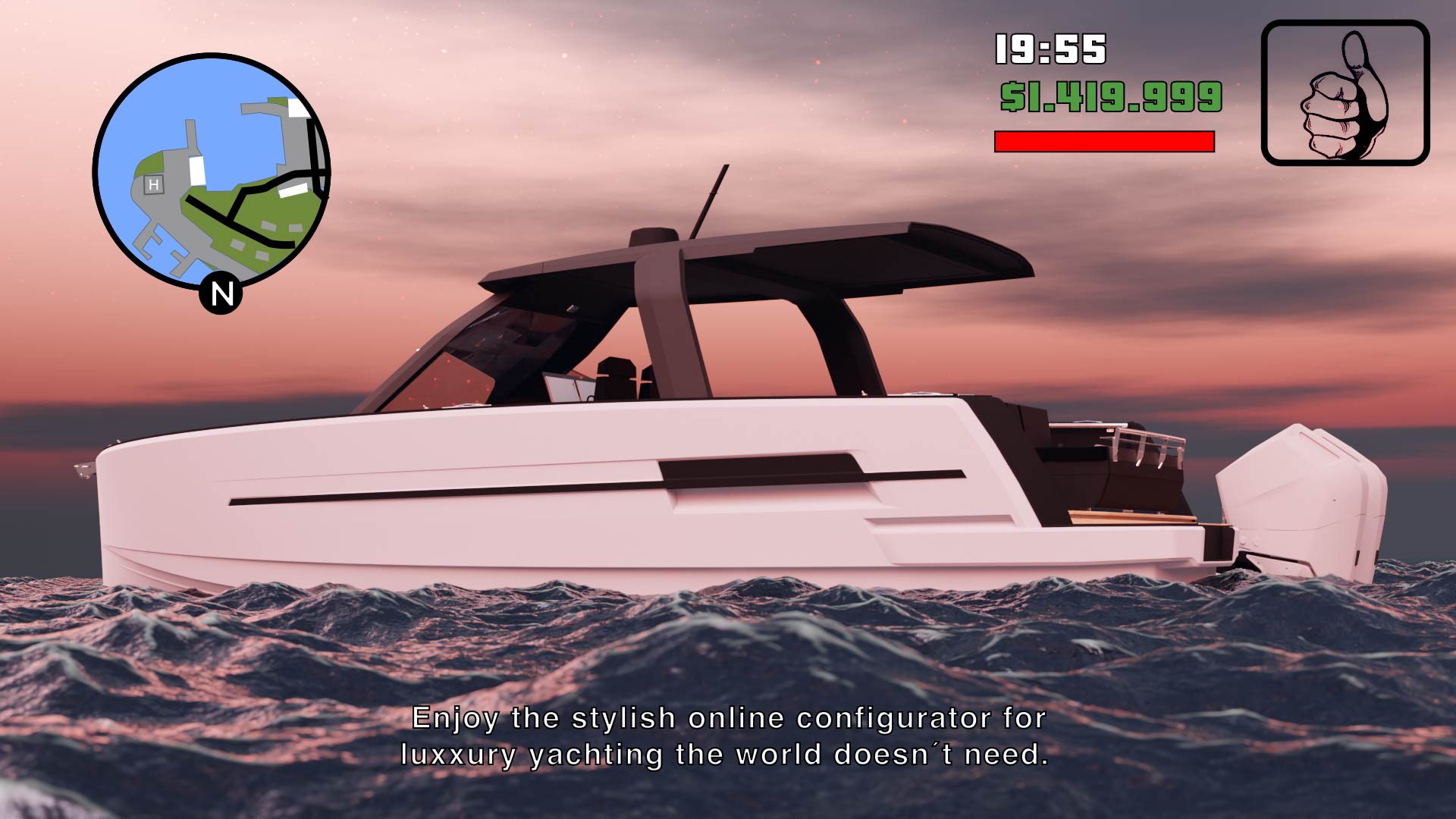Click the N compass indicator
1456x819 pixels.
221,293
